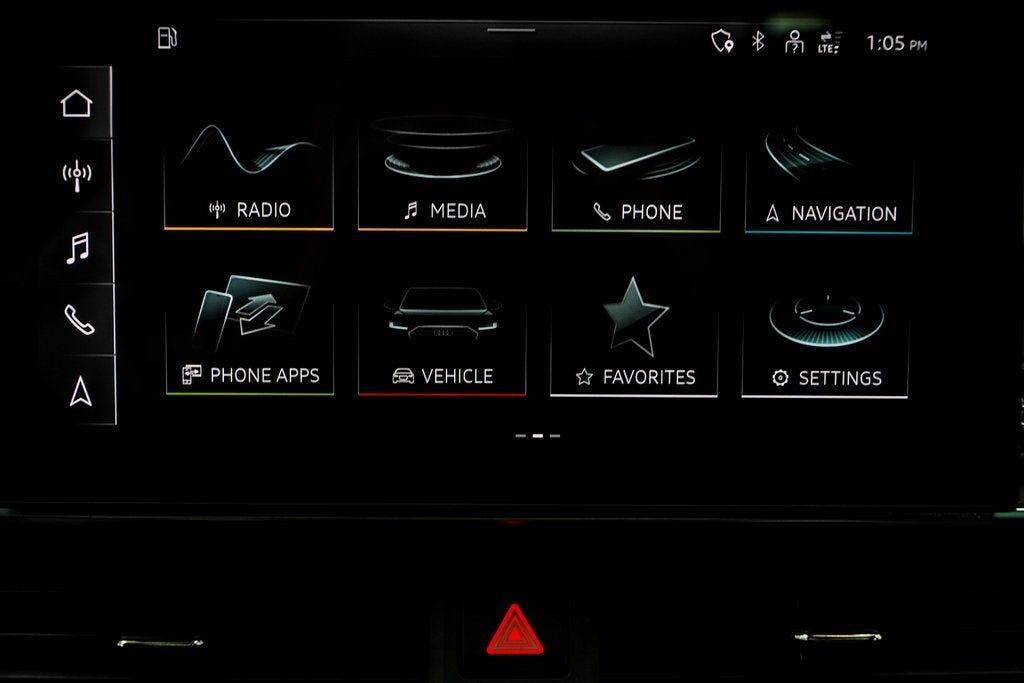Open the Radio tile
The image size is (1024, 683).
249,176
